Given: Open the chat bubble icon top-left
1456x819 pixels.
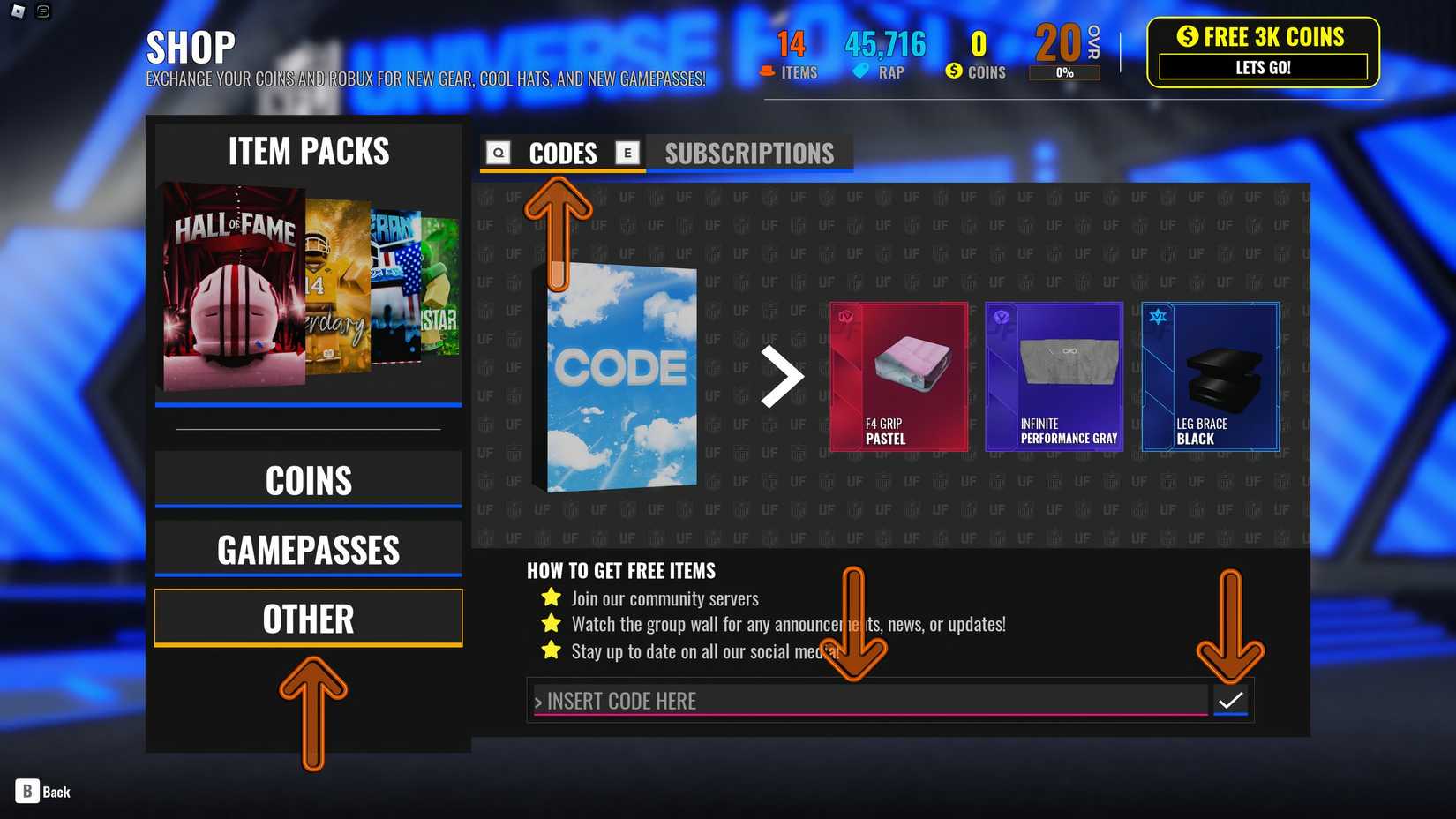Looking at the screenshot, I should [x=41, y=11].
